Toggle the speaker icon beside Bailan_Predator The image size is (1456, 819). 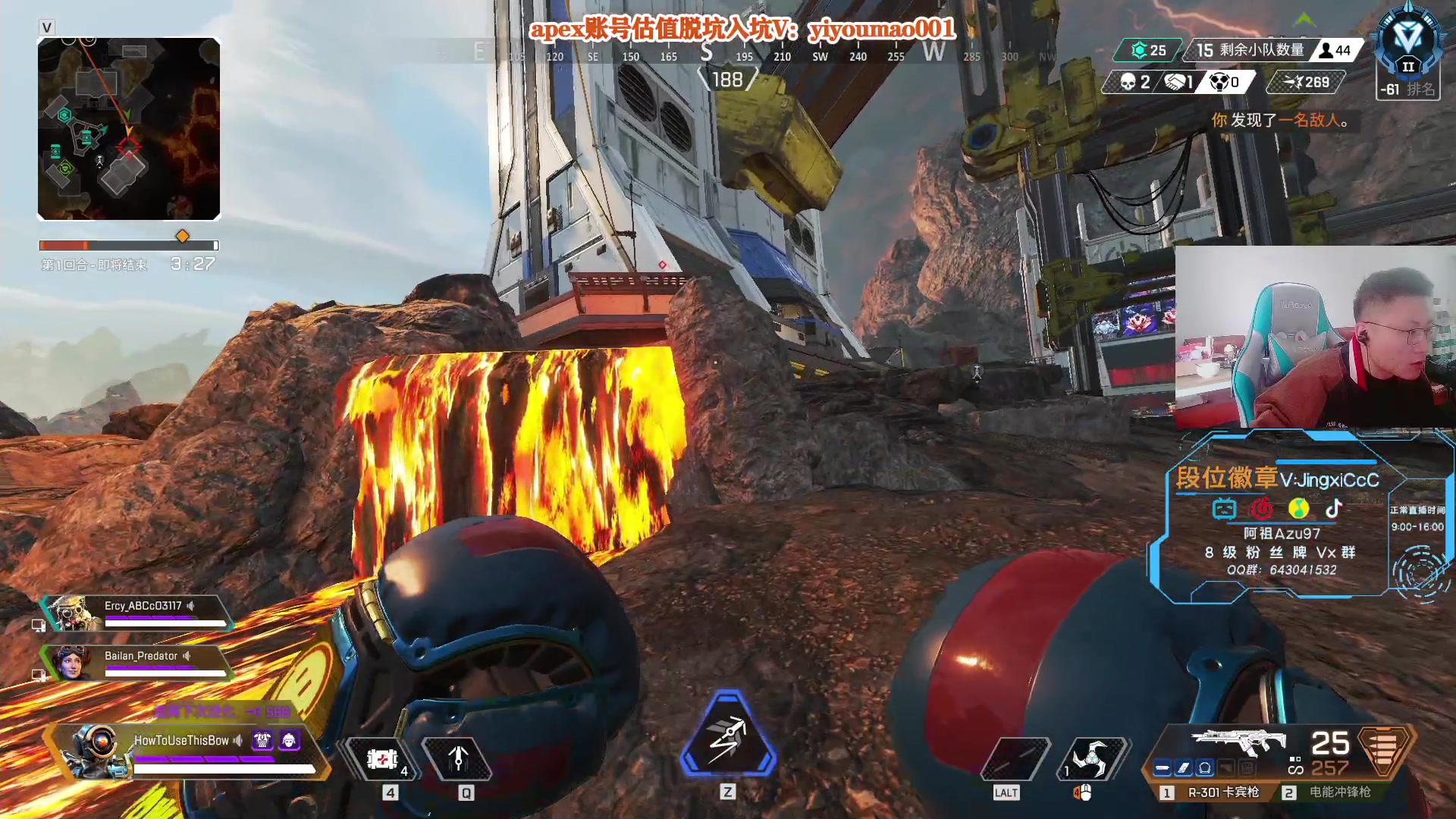[x=187, y=656]
